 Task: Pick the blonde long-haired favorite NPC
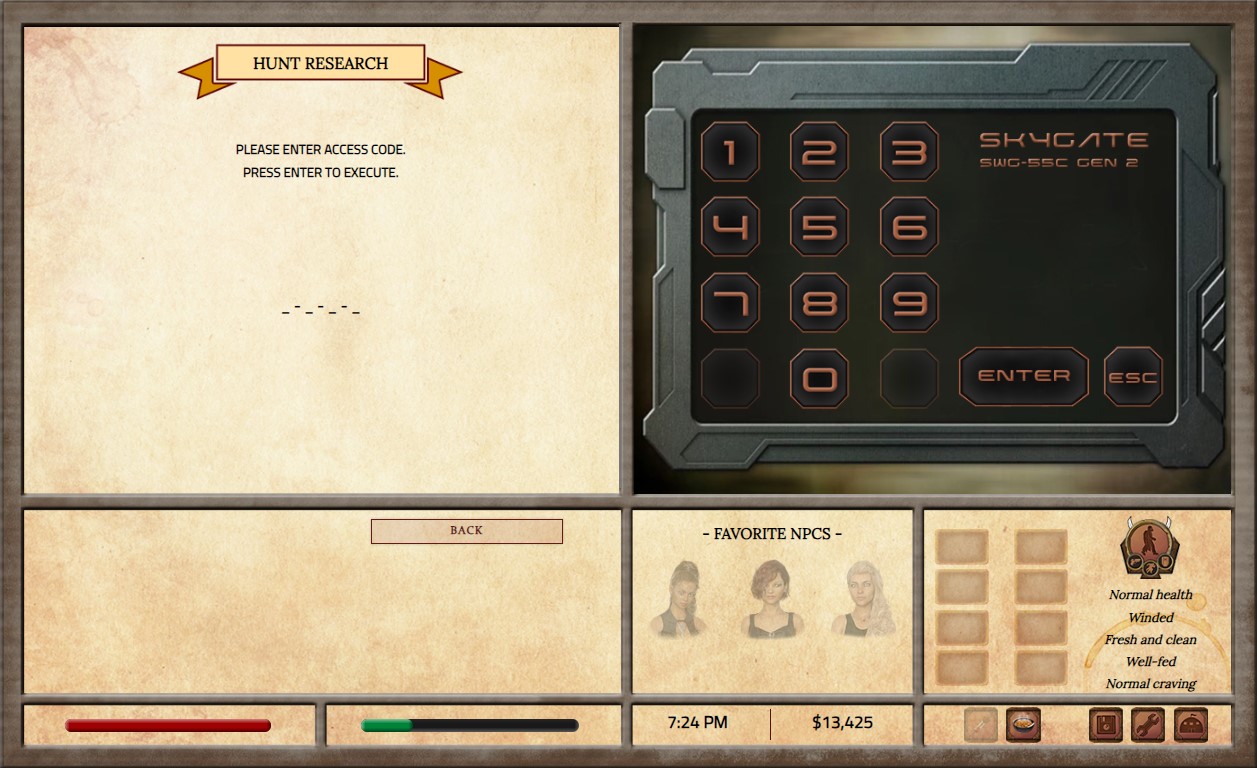(x=858, y=598)
